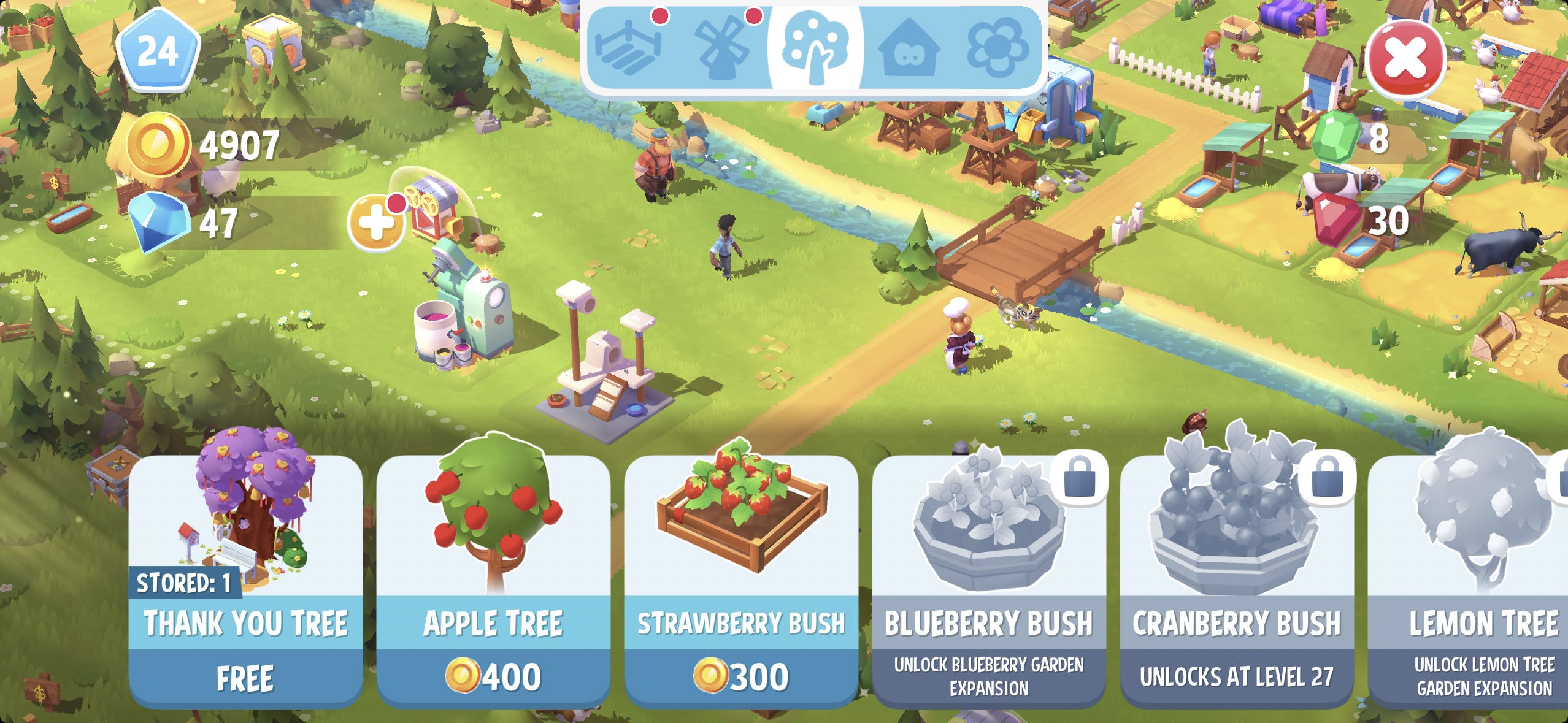Open the flower decorations tab
The height and width of the screenshot is (723, 1568).
[997, 48]
